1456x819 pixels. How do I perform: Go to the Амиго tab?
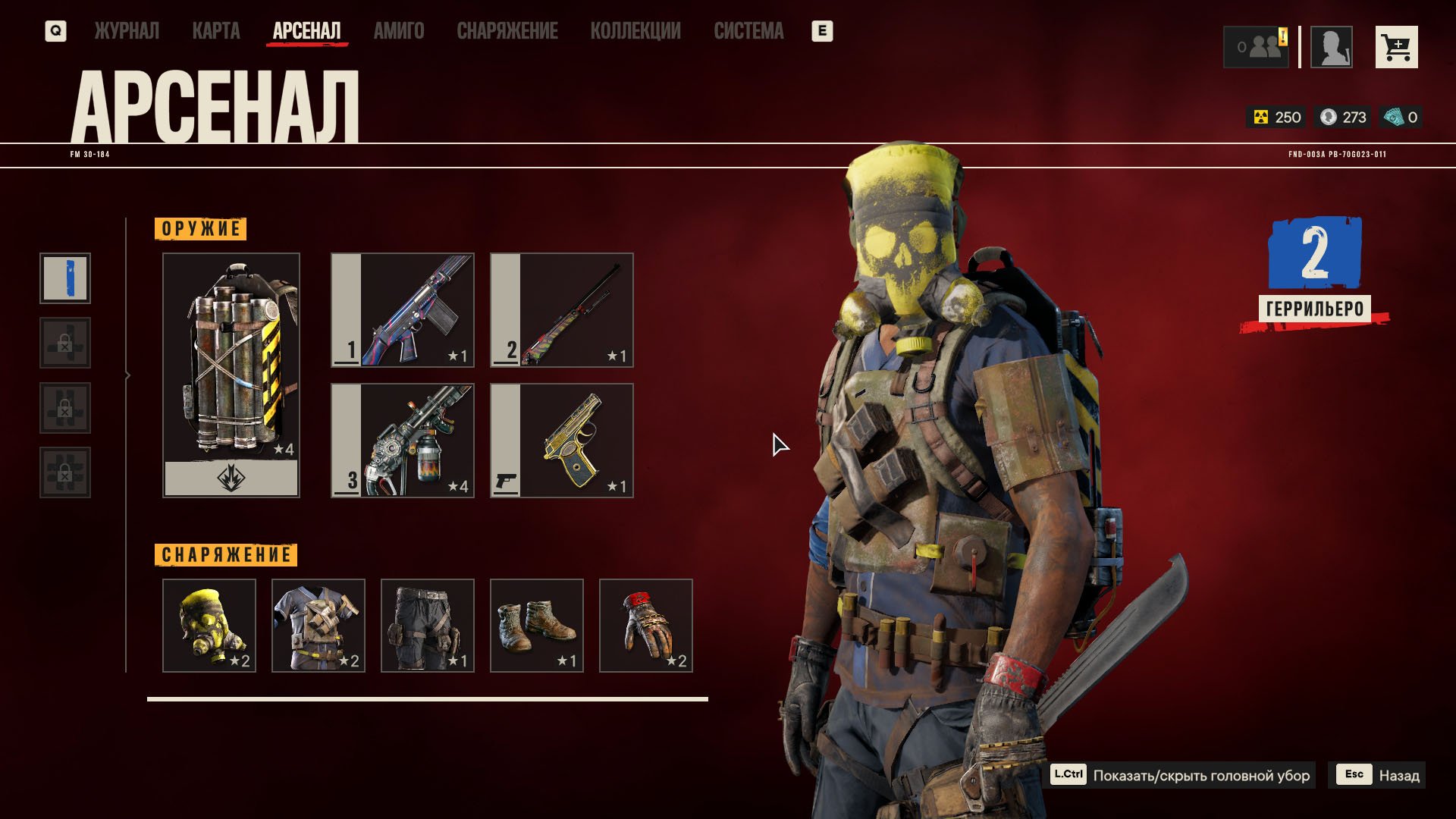coord(399,31)
